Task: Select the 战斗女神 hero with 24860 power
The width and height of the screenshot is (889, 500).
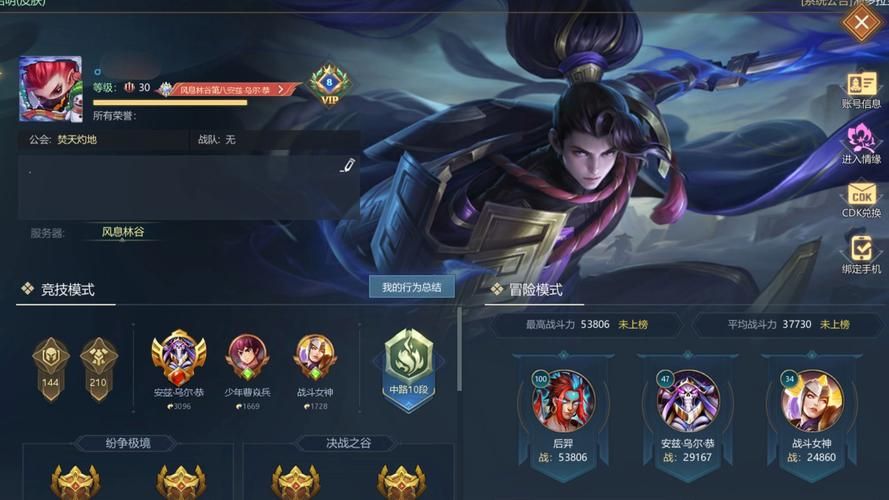Action: click(x=812, y=401)
